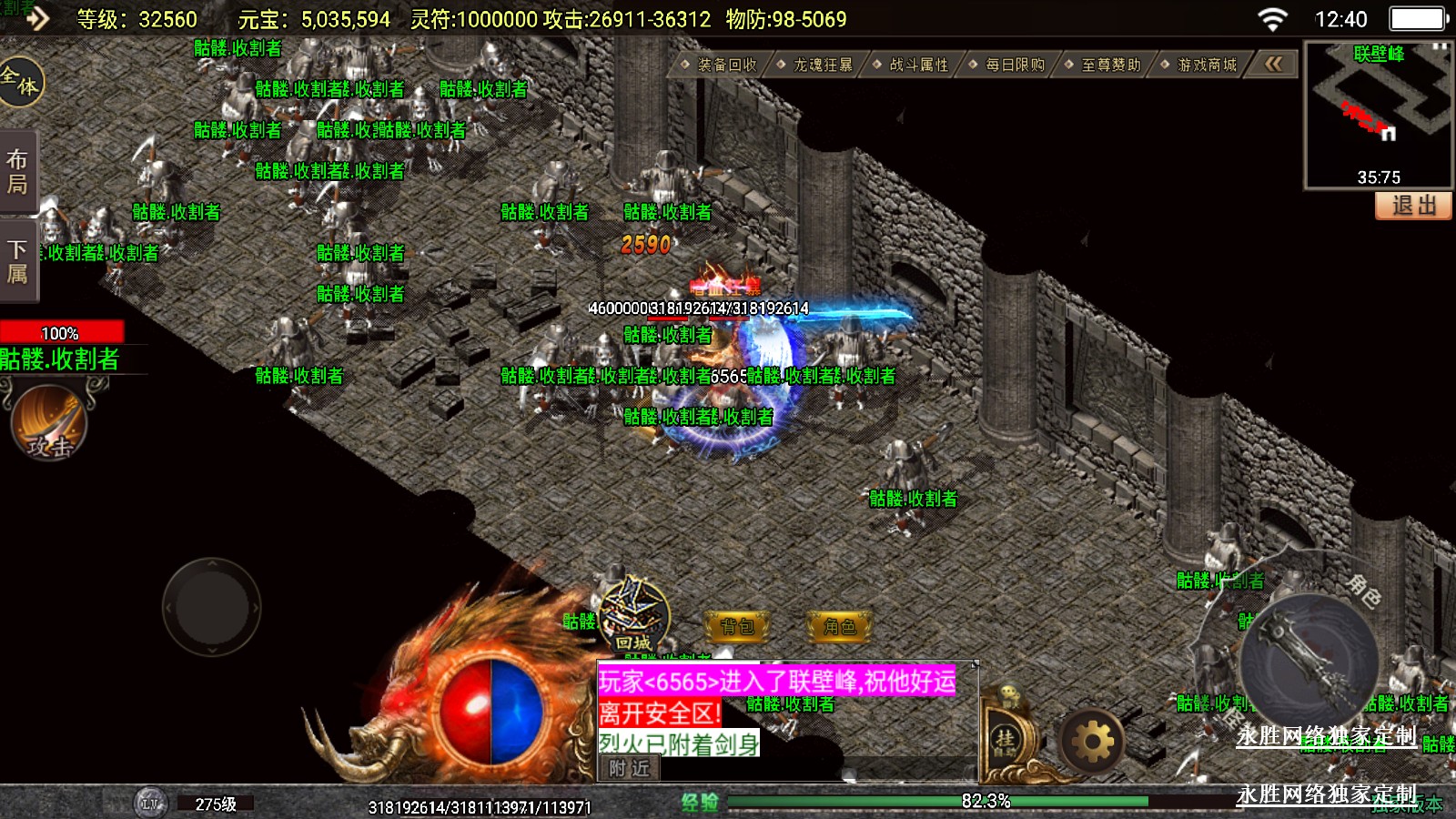1456x819 pixels.
Task: Select the 全体 round button
Action: (x=20, y=82)
